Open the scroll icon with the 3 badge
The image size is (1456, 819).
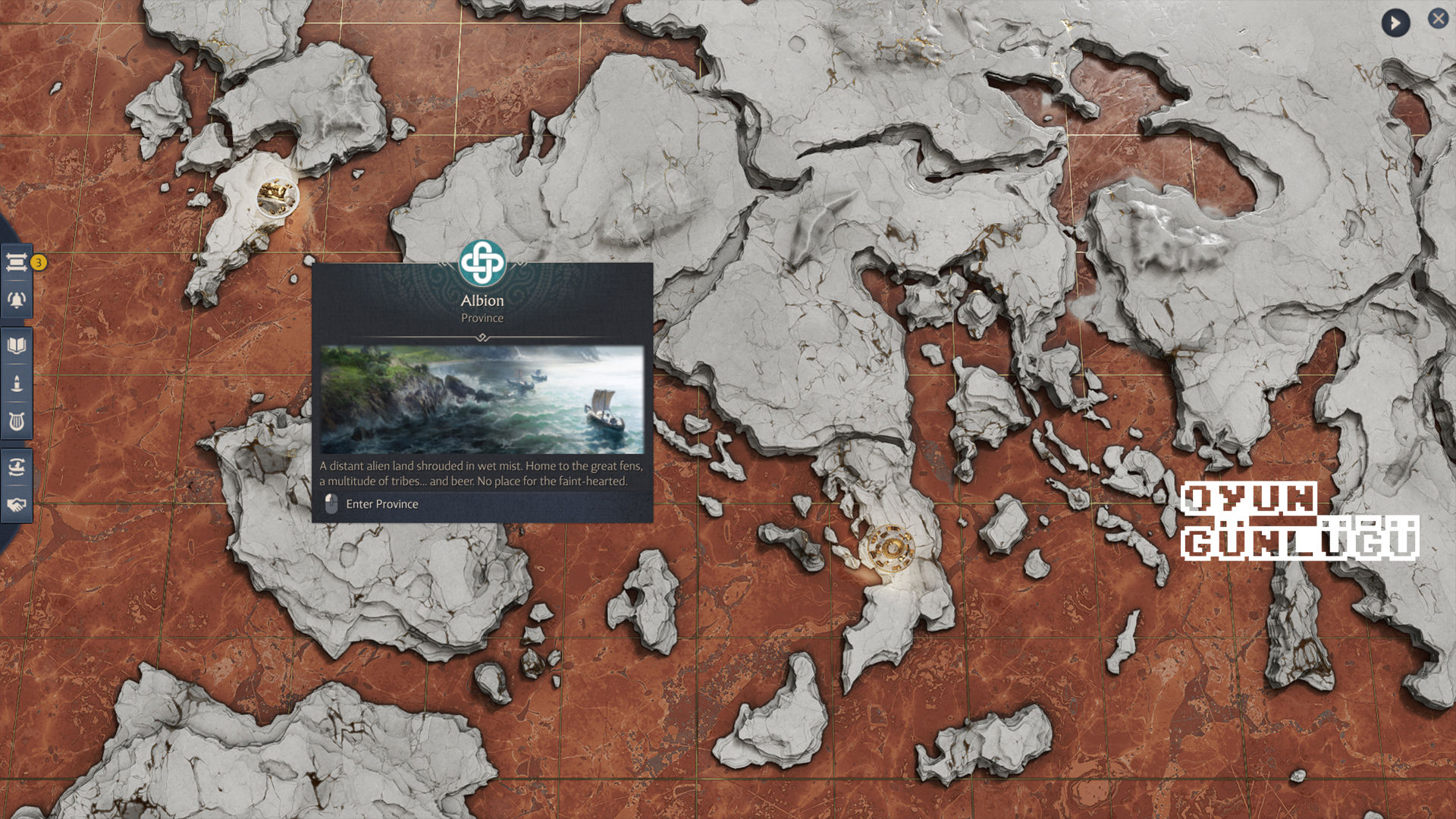[x=17, y=262]
